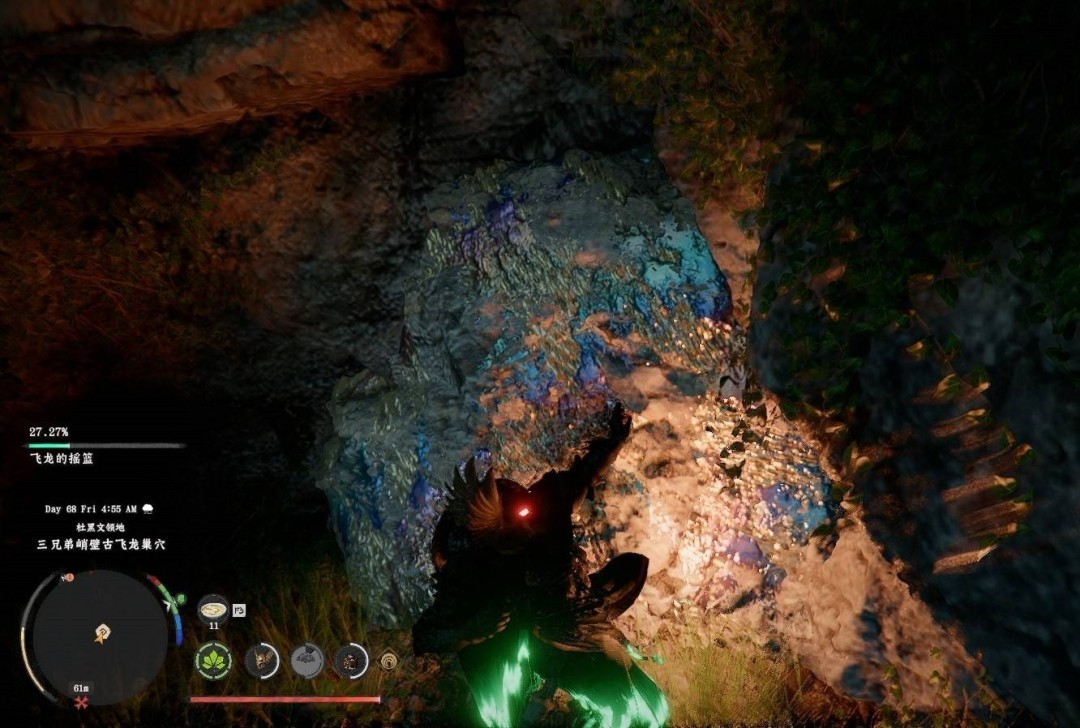Viewport: 1080px width, 728px height.
Task: Open the 飞龙的摇篮 quest tracker
Action: (62, 458)
